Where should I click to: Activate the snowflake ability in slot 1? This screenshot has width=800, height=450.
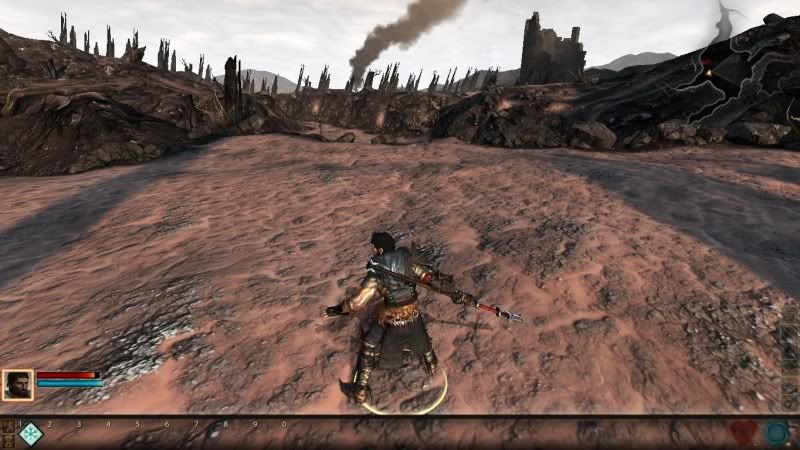pyautogui.click(x=30, y=434)
